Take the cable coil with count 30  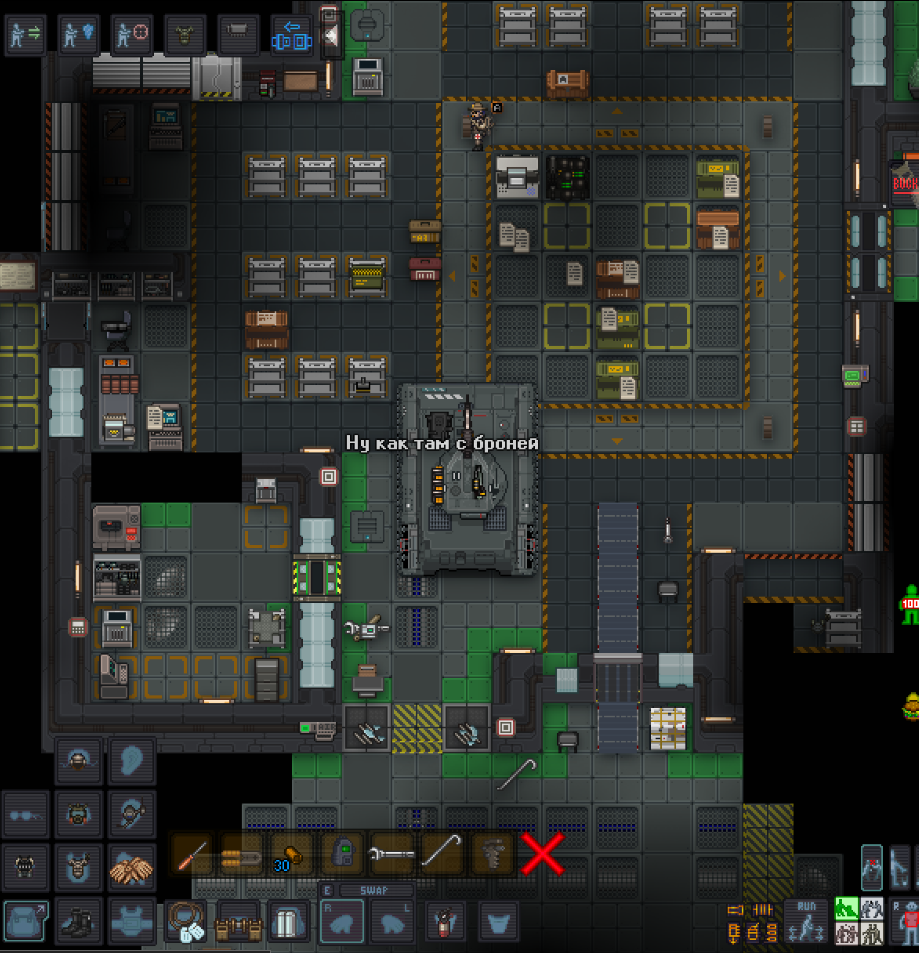tap(291, 855)
